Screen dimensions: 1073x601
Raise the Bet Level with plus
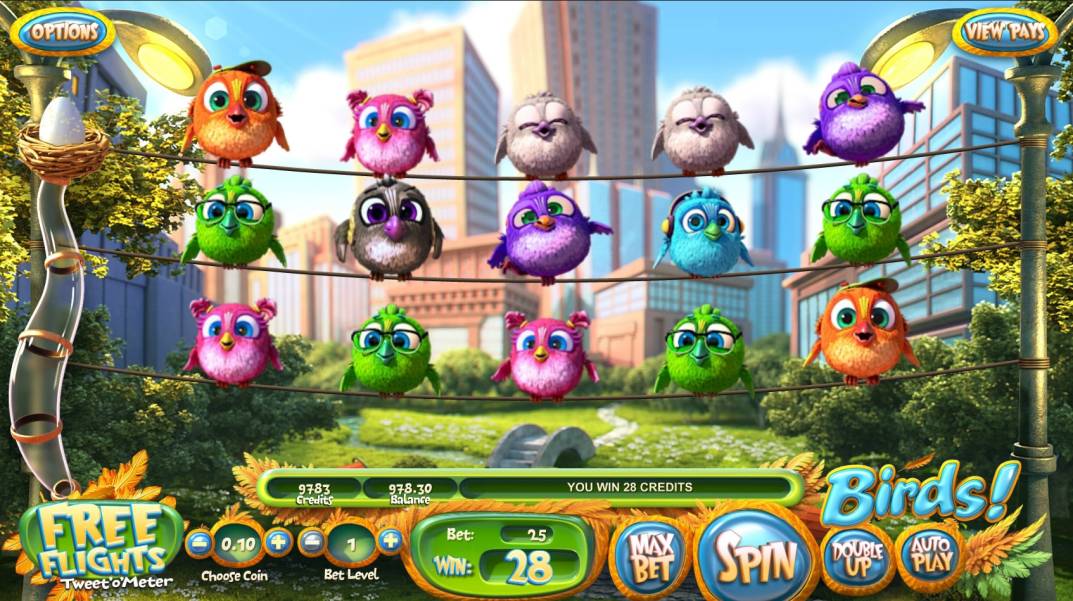coord(390,543)
